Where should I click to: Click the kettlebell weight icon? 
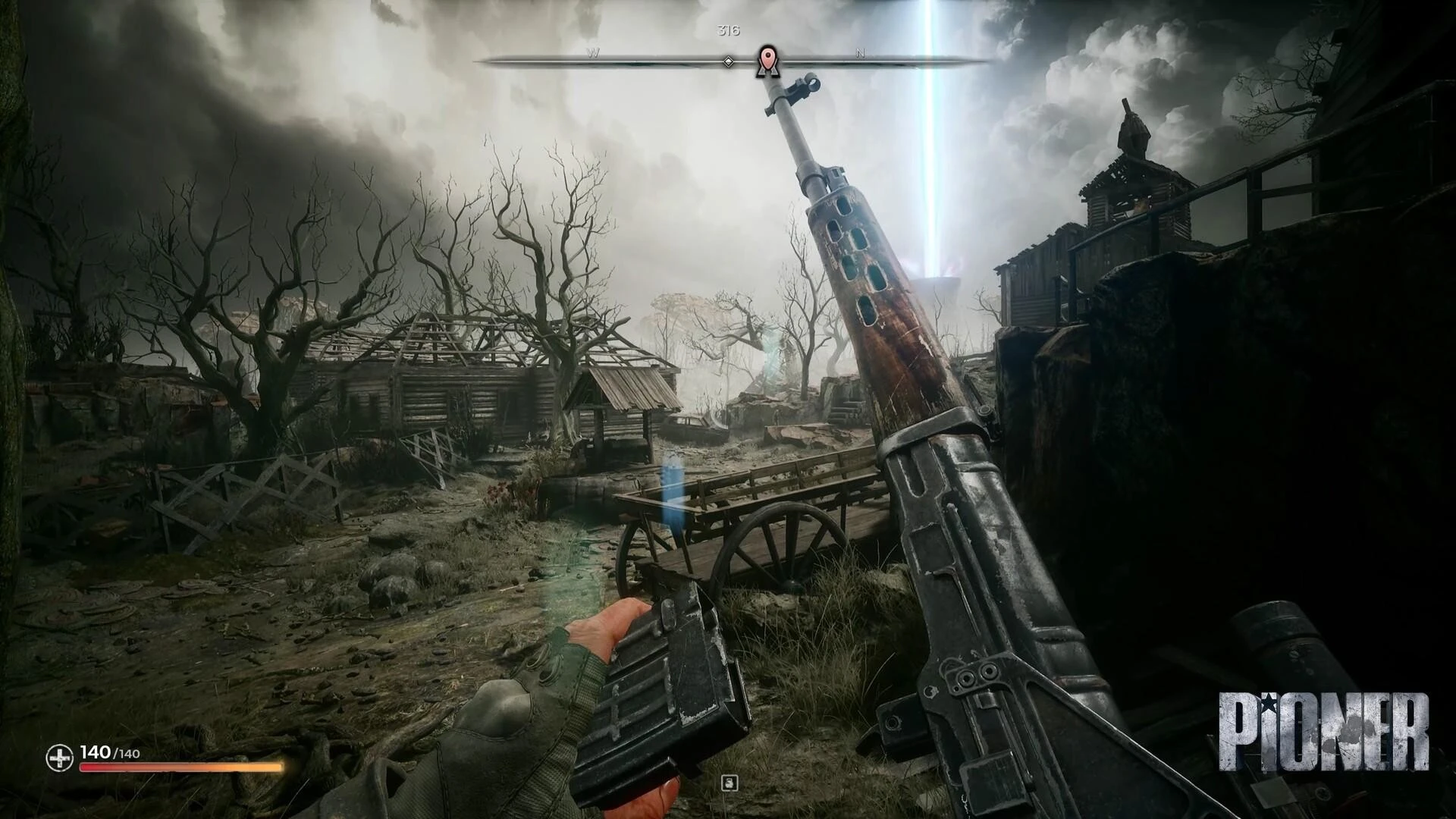pyautogui.click(x=730, y=783)
